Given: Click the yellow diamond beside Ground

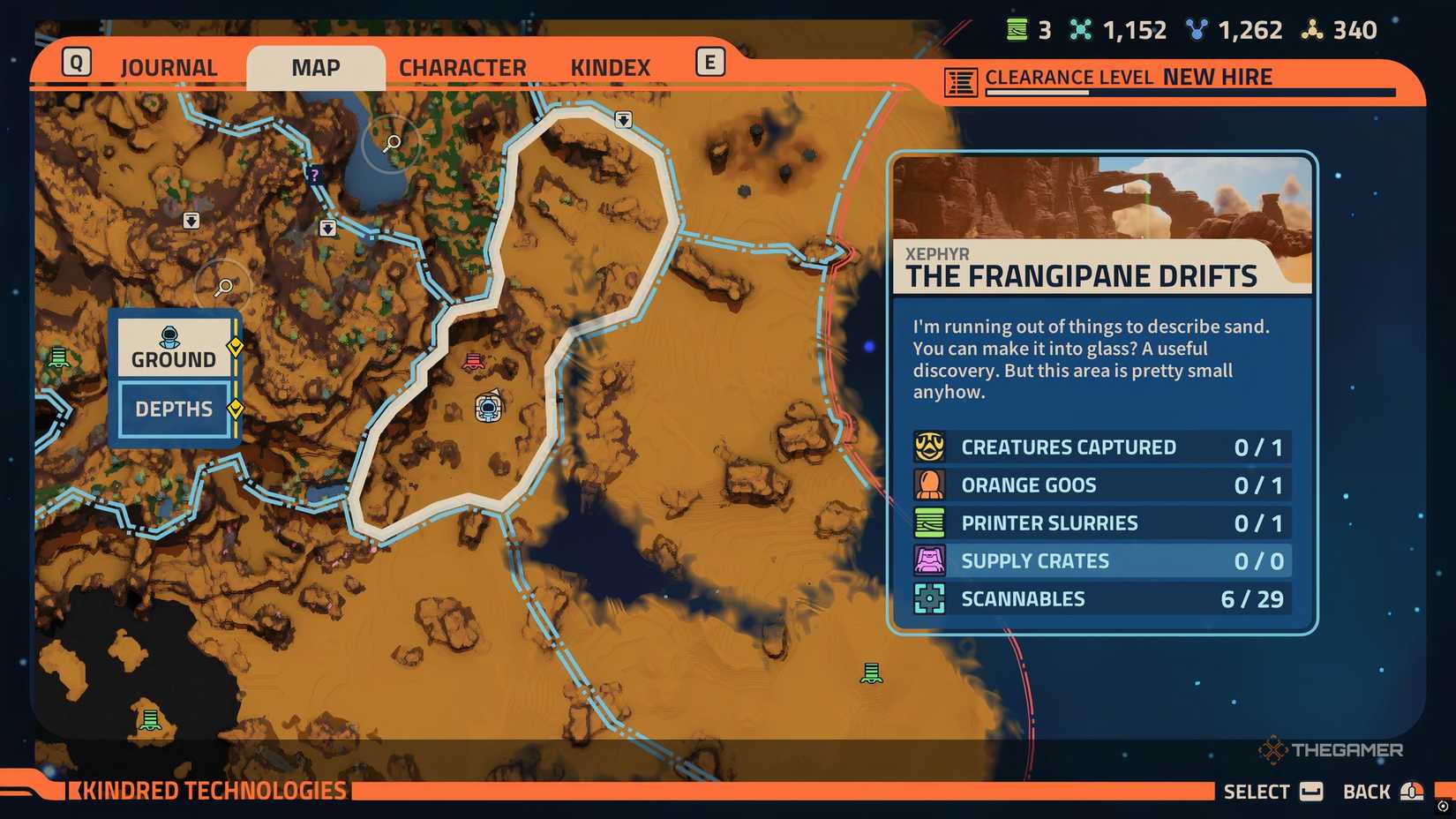Looking at the screenshot, I should coord(235,347).
